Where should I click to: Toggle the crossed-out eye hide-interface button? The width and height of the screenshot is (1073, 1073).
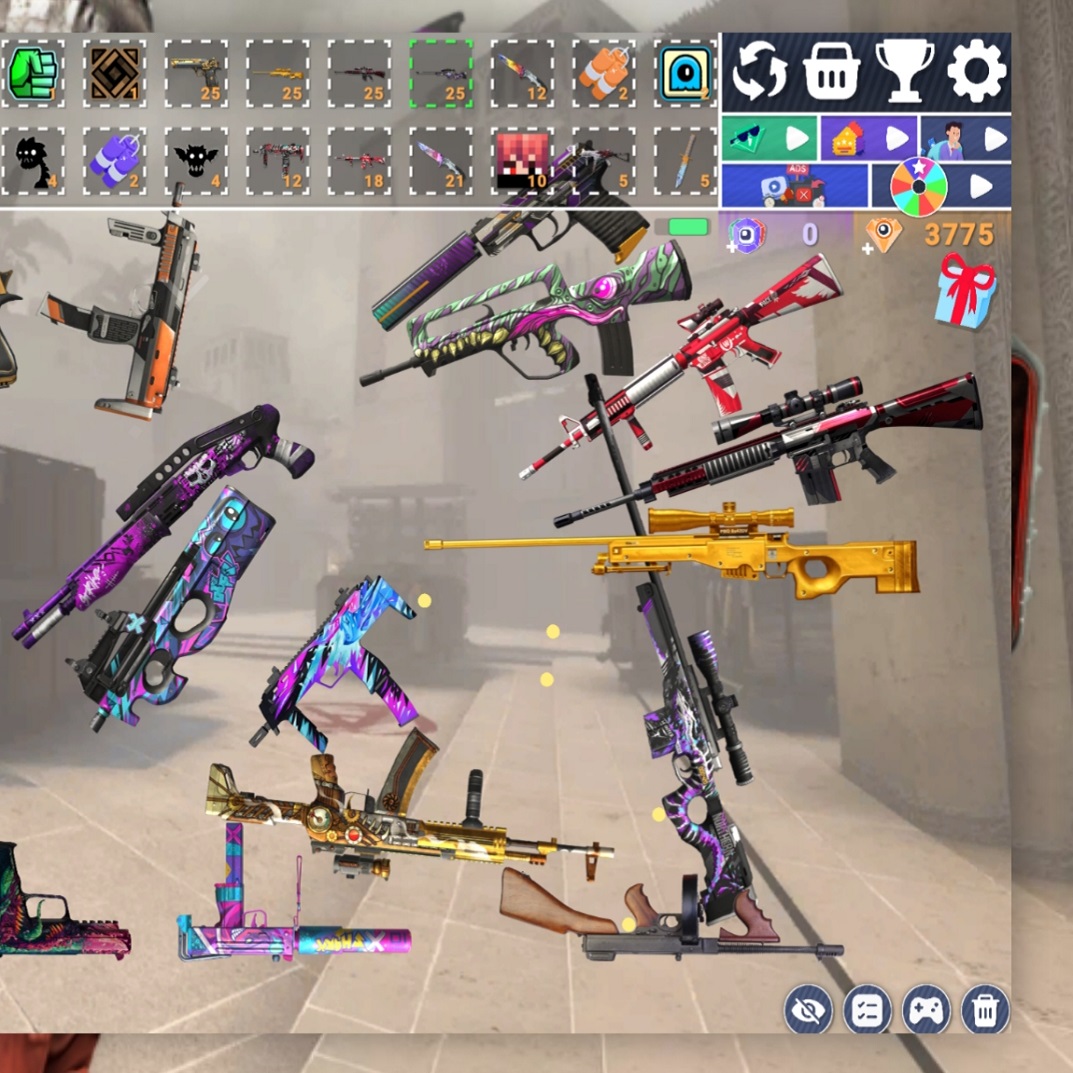(x=808, y=1010)
